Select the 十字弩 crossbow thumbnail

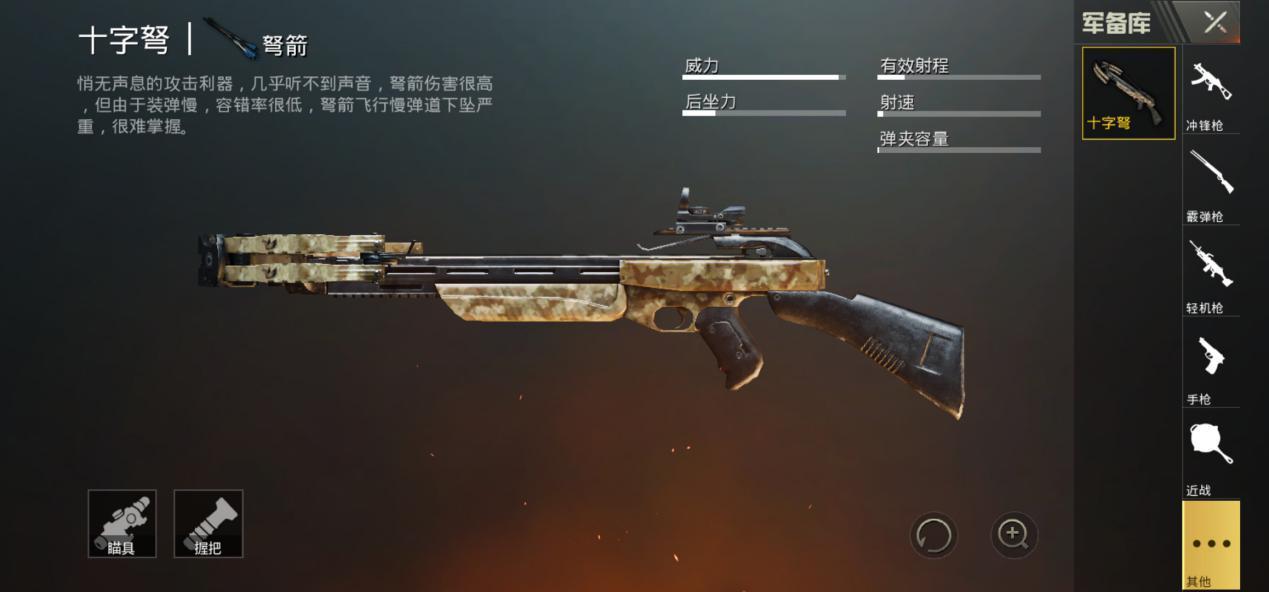(x=1128, y=93)
